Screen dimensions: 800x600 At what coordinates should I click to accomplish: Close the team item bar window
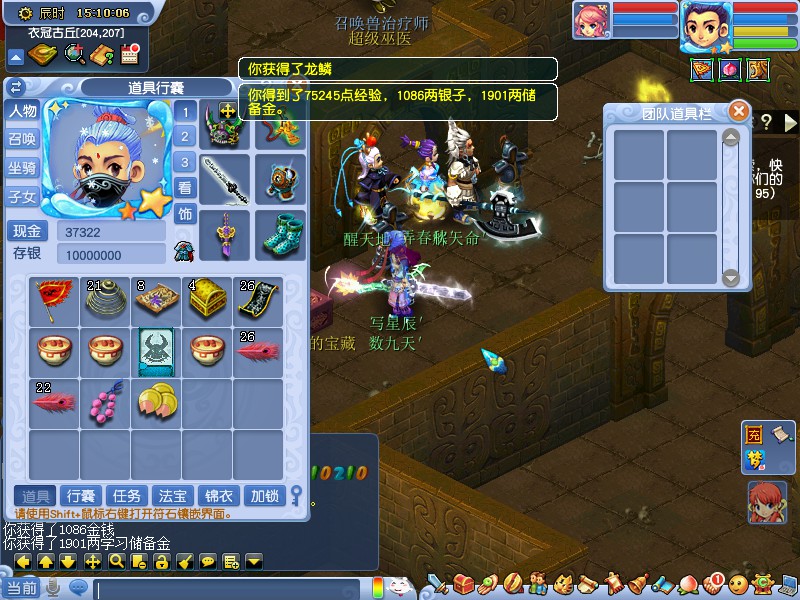click(x=738, y=111)
